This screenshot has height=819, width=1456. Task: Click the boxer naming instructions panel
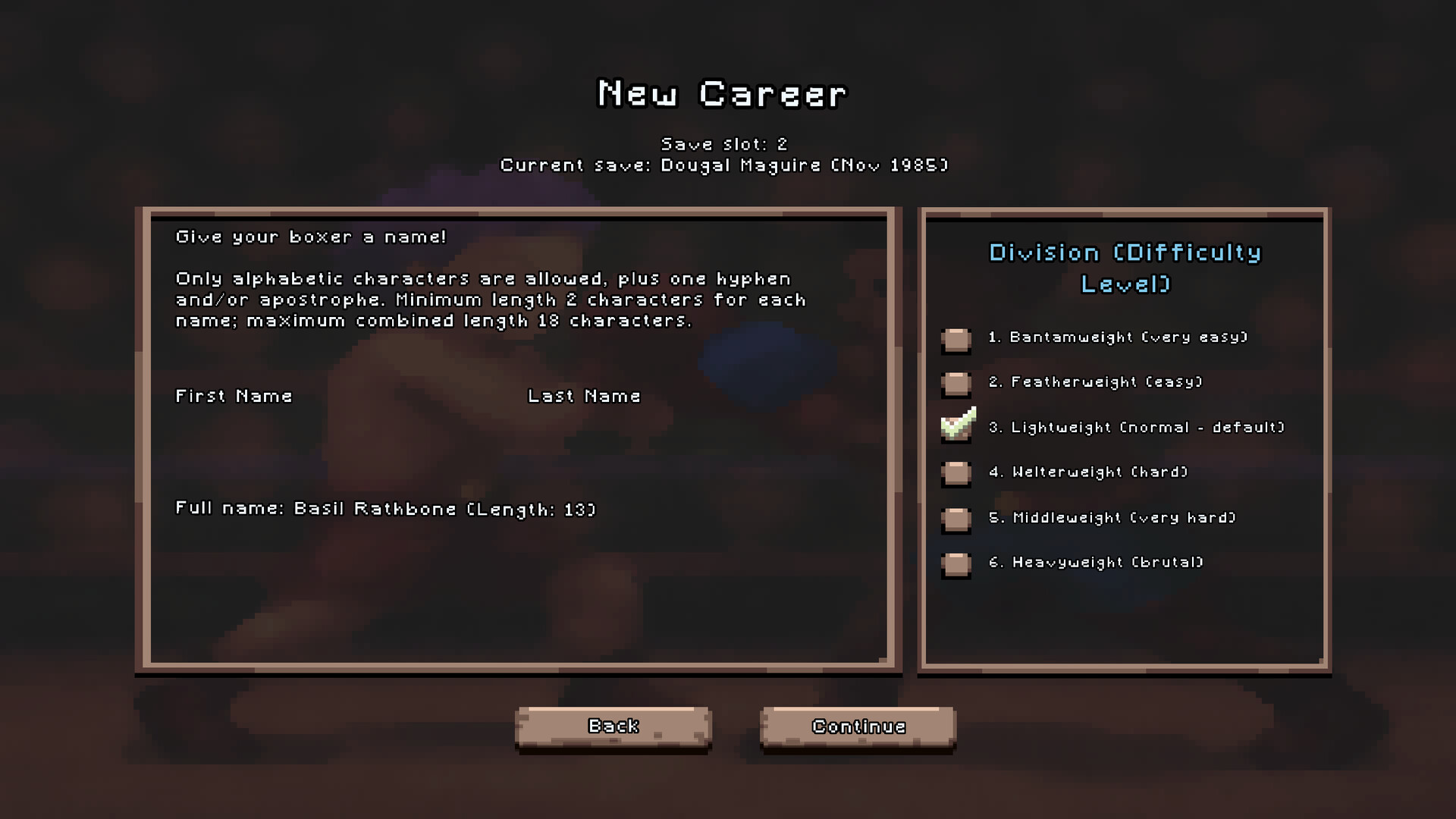490,300
